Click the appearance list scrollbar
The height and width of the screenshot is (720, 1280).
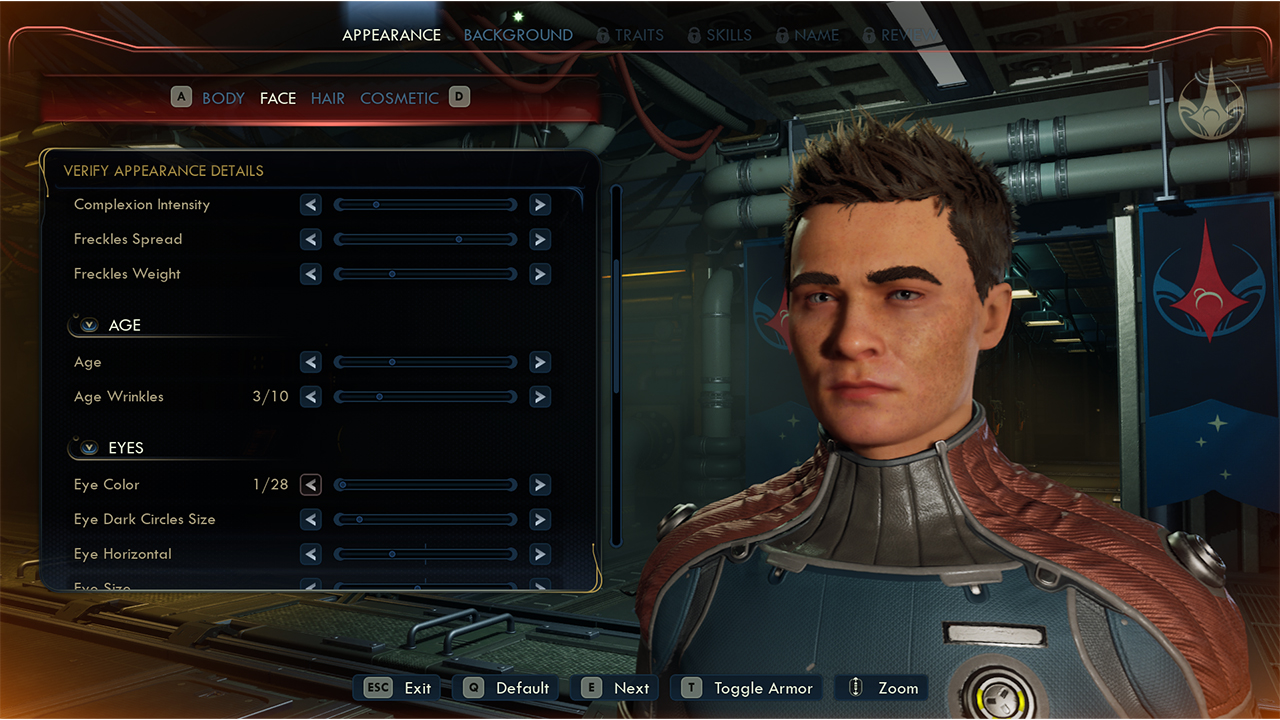(616, 300)
